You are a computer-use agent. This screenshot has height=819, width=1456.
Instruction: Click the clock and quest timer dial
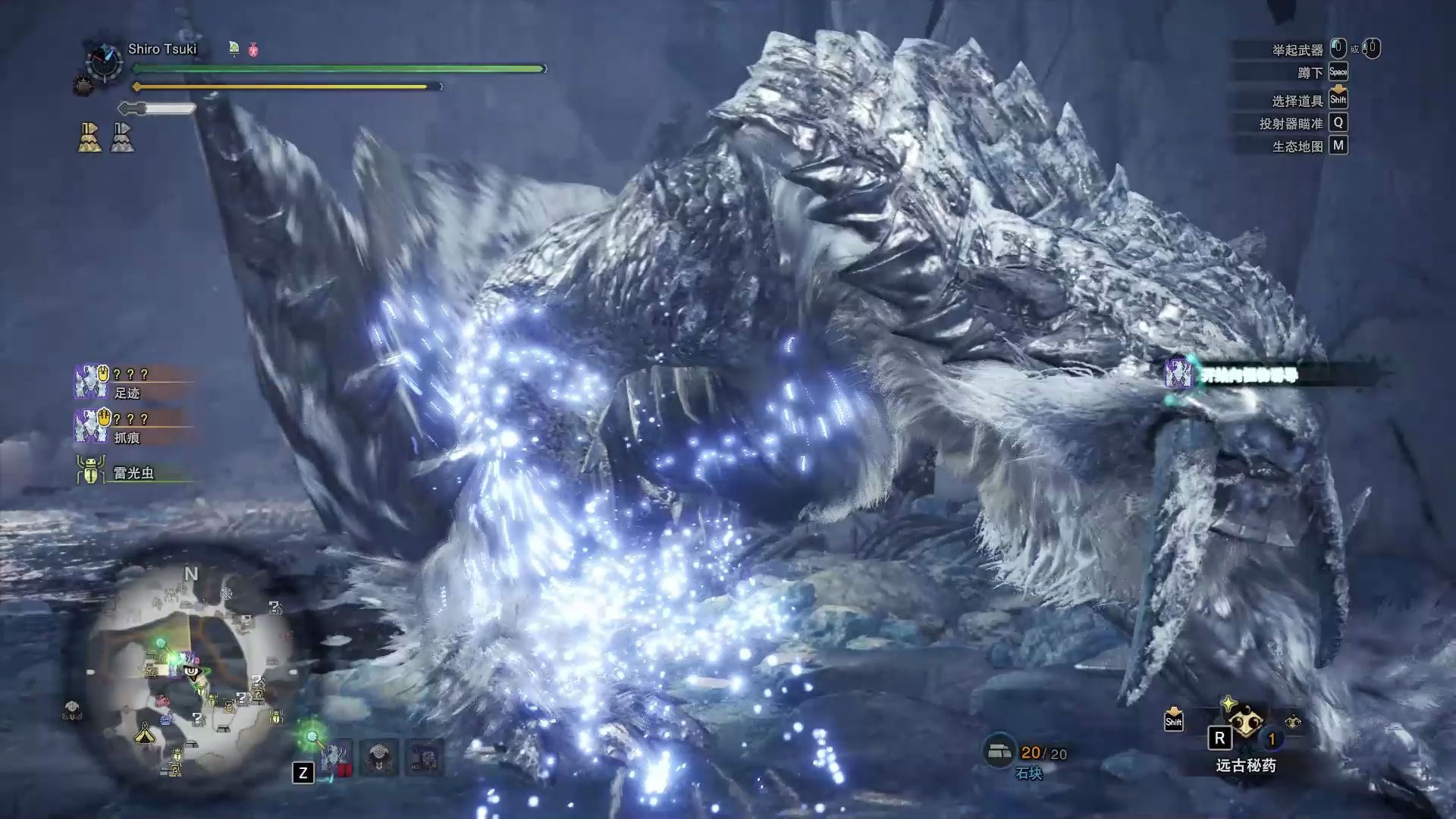click(x=104, y=61)
